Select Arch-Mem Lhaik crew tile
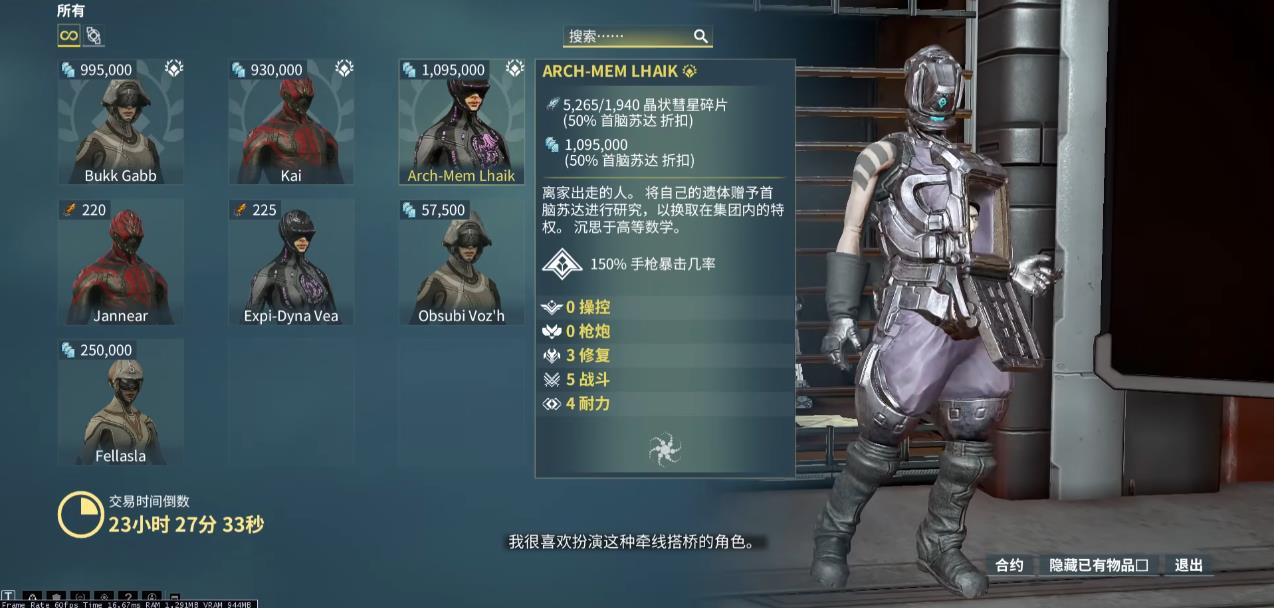The width and height of the screenshot is (1274, 608). pyautogui.click(x=461, y=122)
